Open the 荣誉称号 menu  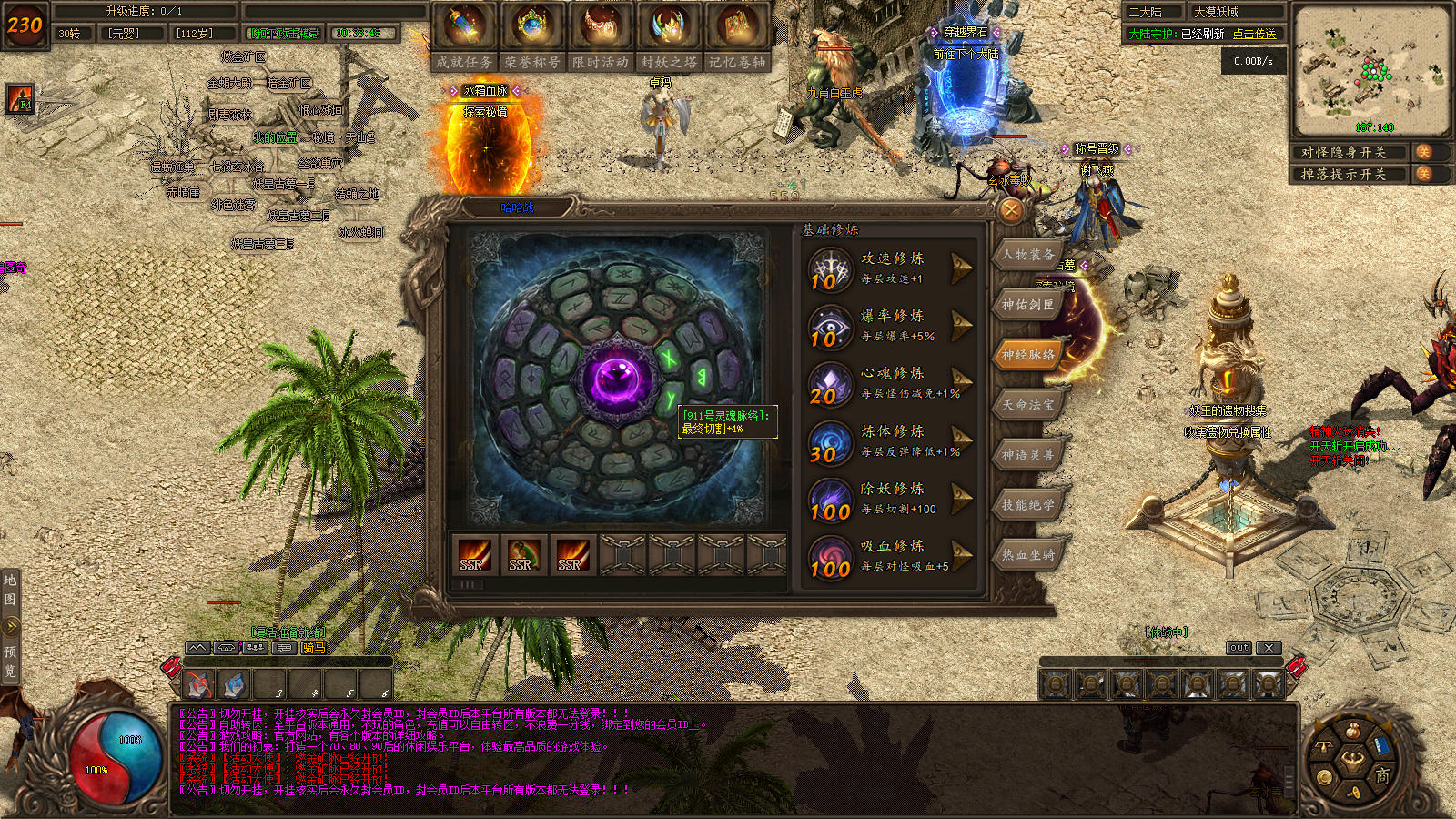(532, 36)
